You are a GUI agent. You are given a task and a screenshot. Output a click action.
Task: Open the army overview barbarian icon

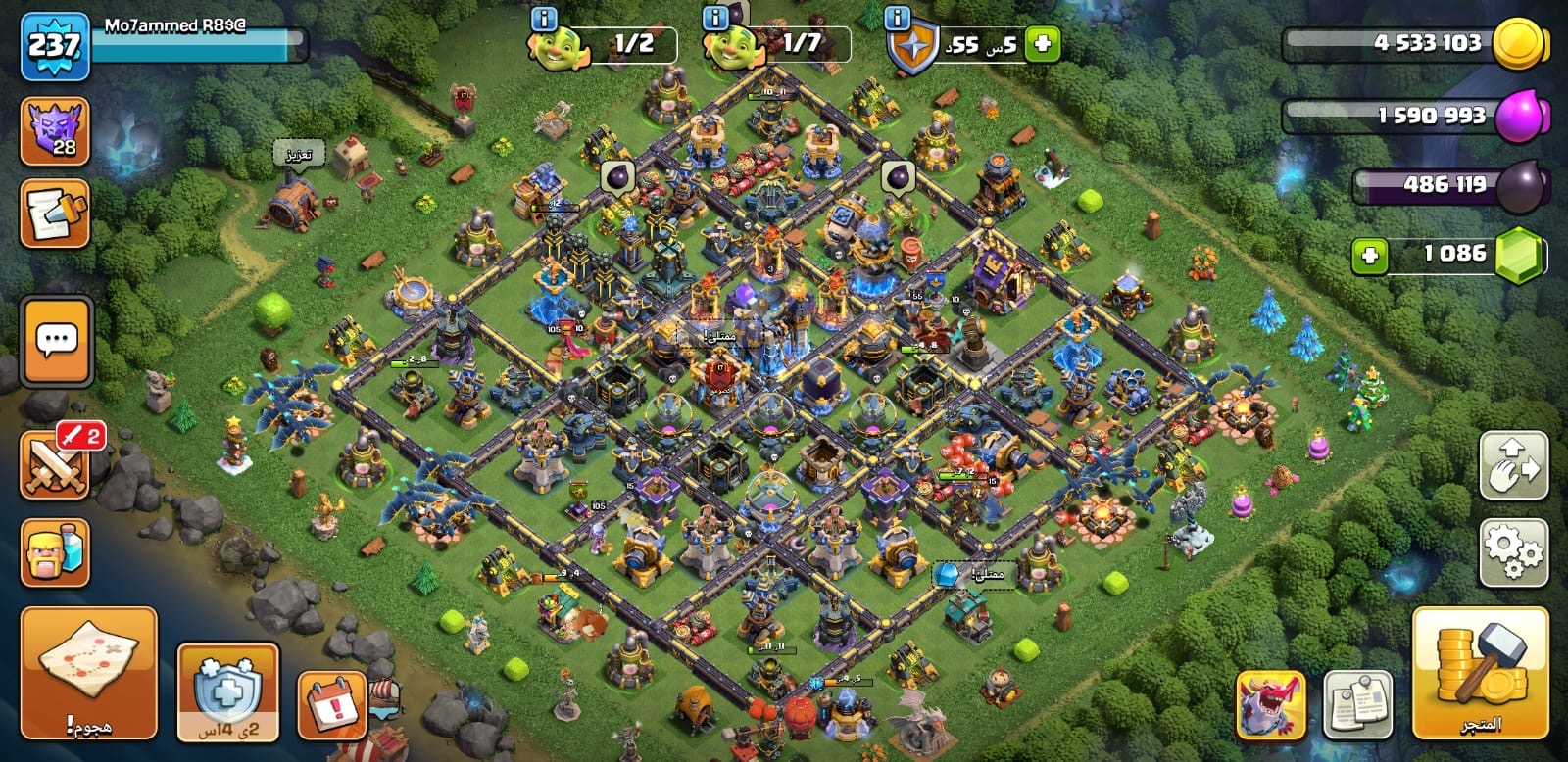click(x=56, y=552)
